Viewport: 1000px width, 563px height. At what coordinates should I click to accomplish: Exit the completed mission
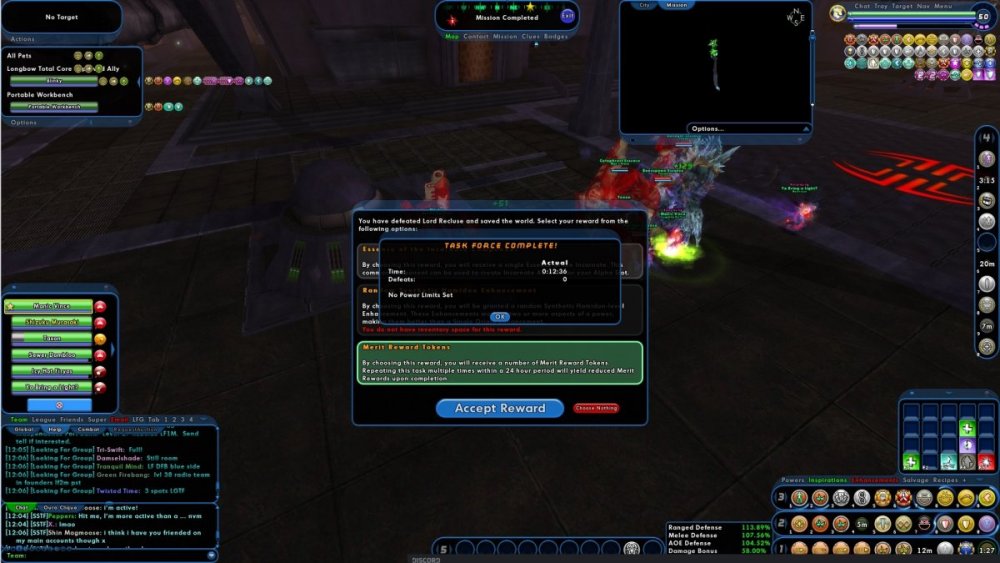[568, 15]
